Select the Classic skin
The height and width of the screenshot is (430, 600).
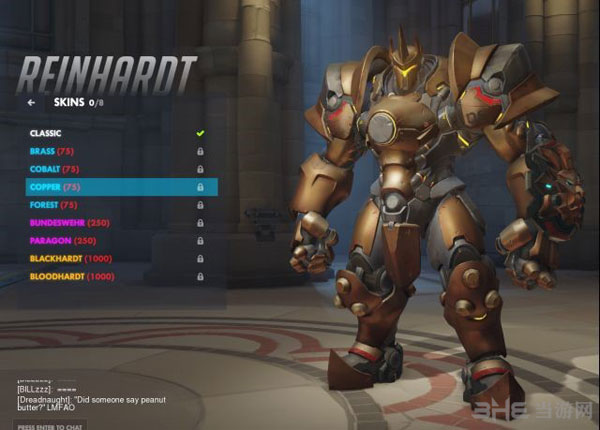click(x=46, y=133)
